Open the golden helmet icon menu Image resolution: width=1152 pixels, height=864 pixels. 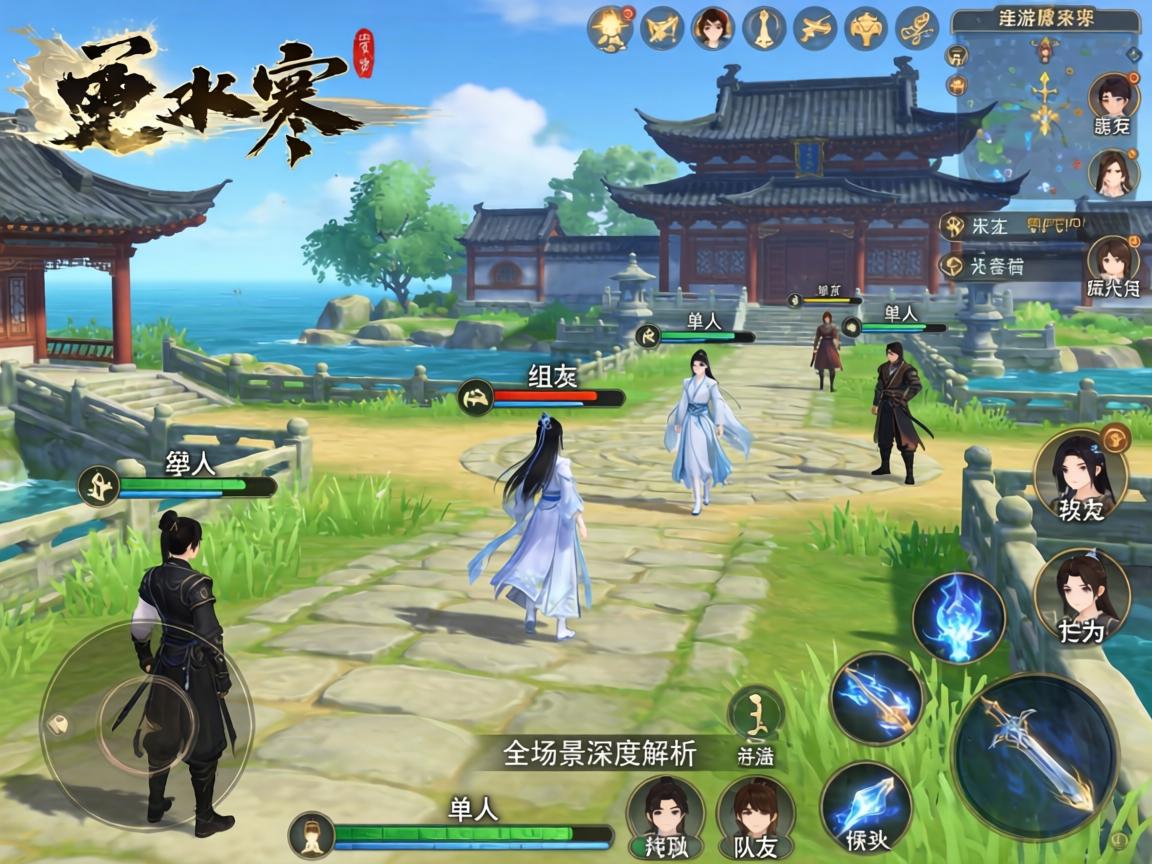tap(865, 29)
